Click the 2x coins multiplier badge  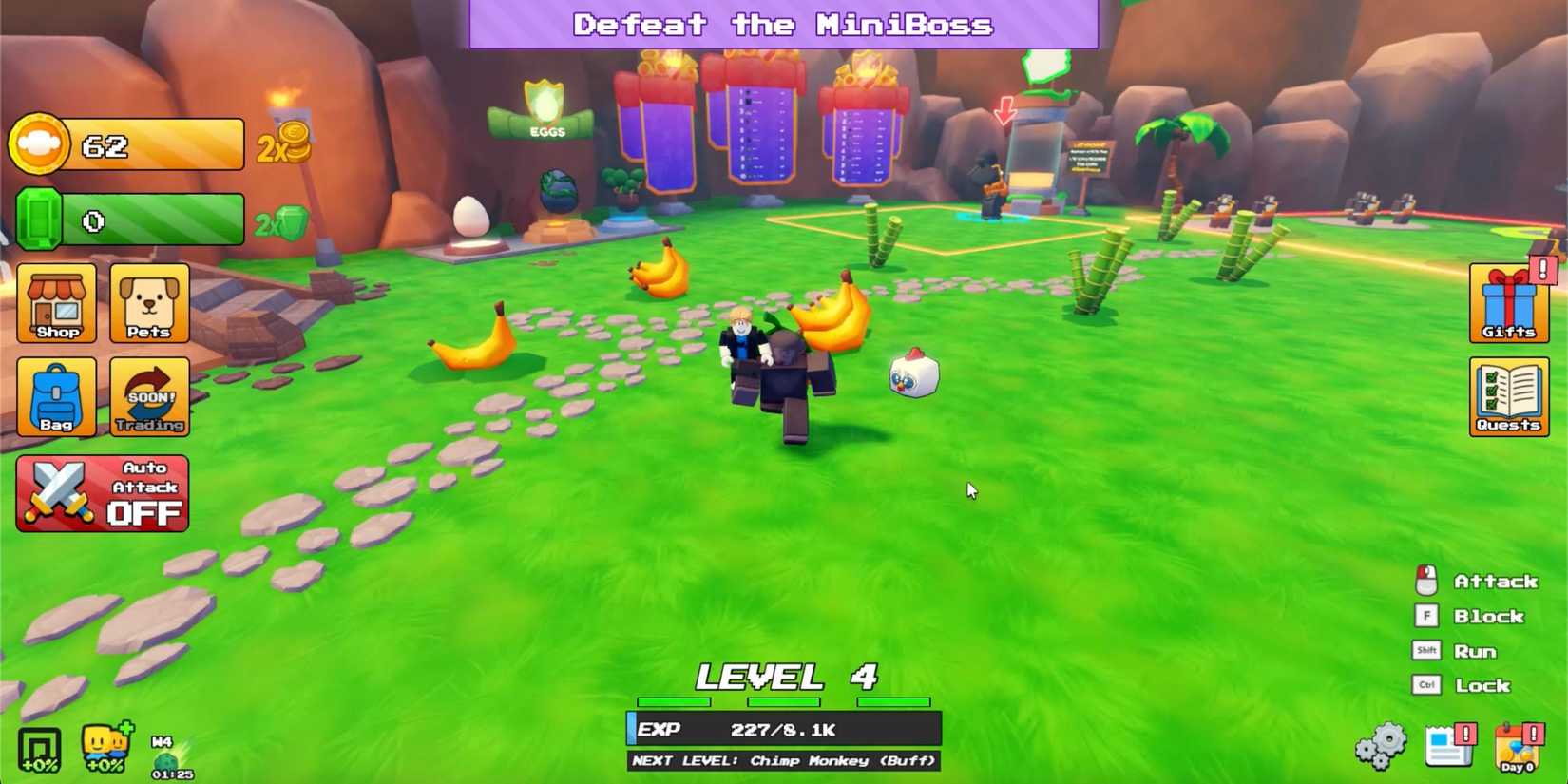pyautogui.click(x=283, y=144)
